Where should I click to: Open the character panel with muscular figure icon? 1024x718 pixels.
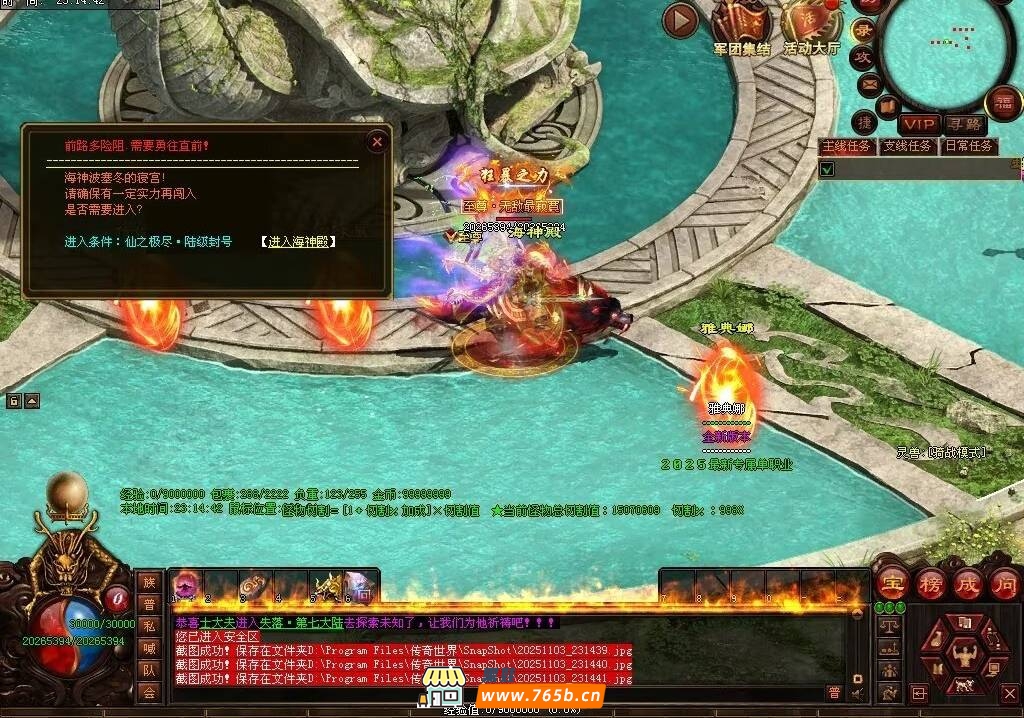(x=965, y=655)
